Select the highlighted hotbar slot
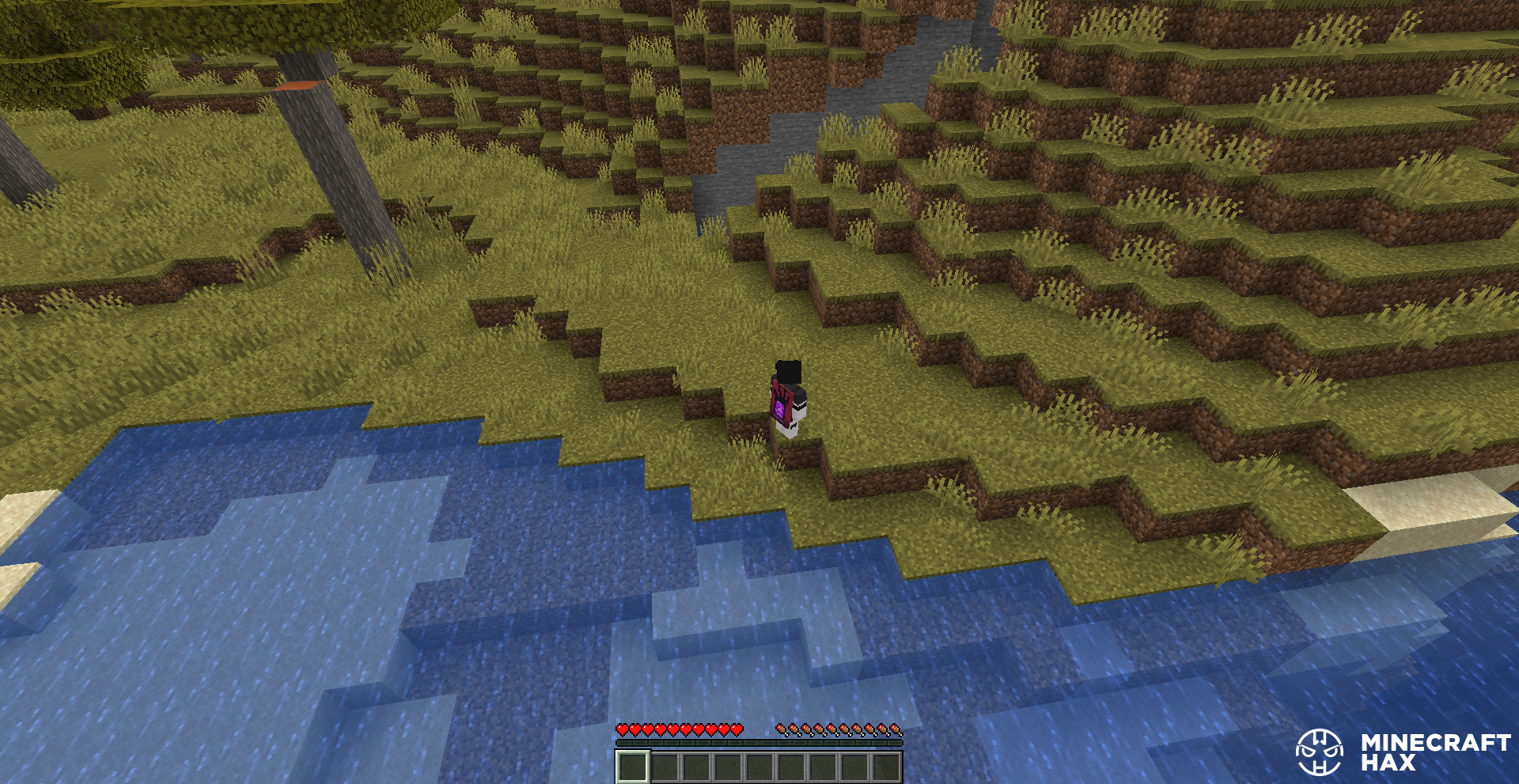1519x784 pixels. pyautogui.click(x=632, y=767)
